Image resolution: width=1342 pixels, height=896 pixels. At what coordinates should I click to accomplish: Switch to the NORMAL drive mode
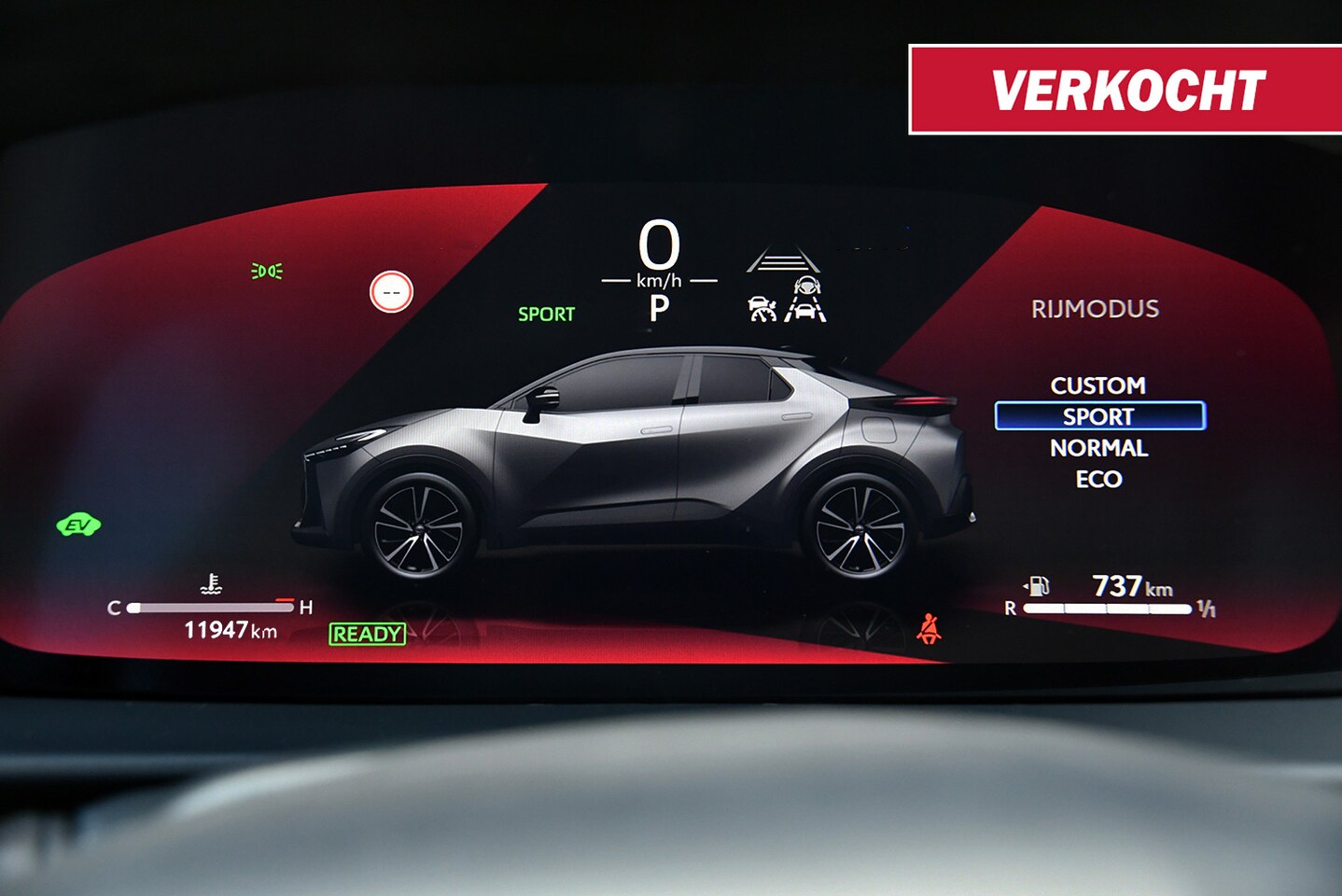1098,448
